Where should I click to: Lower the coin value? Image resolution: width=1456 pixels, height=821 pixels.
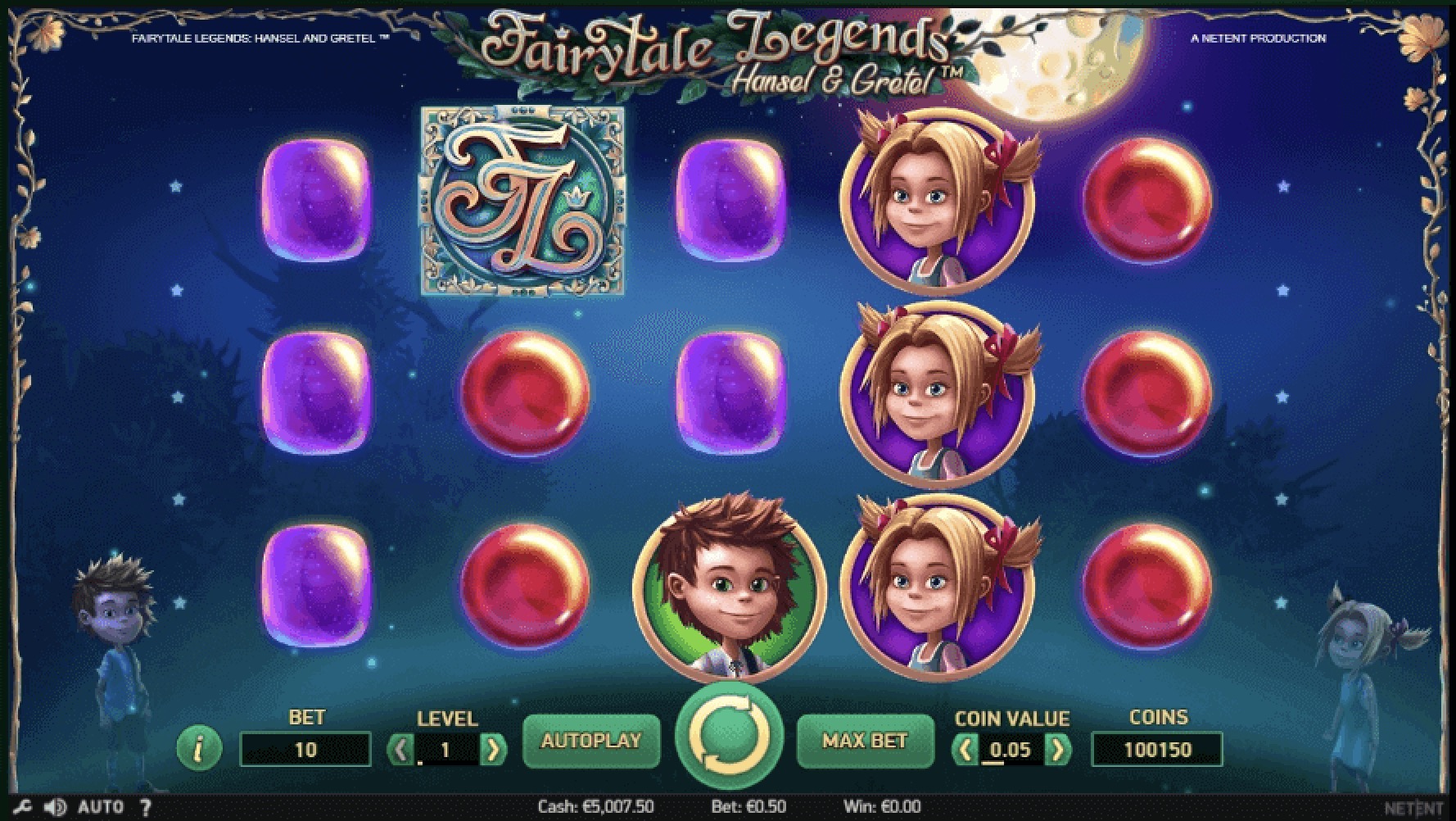coord(966,750)
